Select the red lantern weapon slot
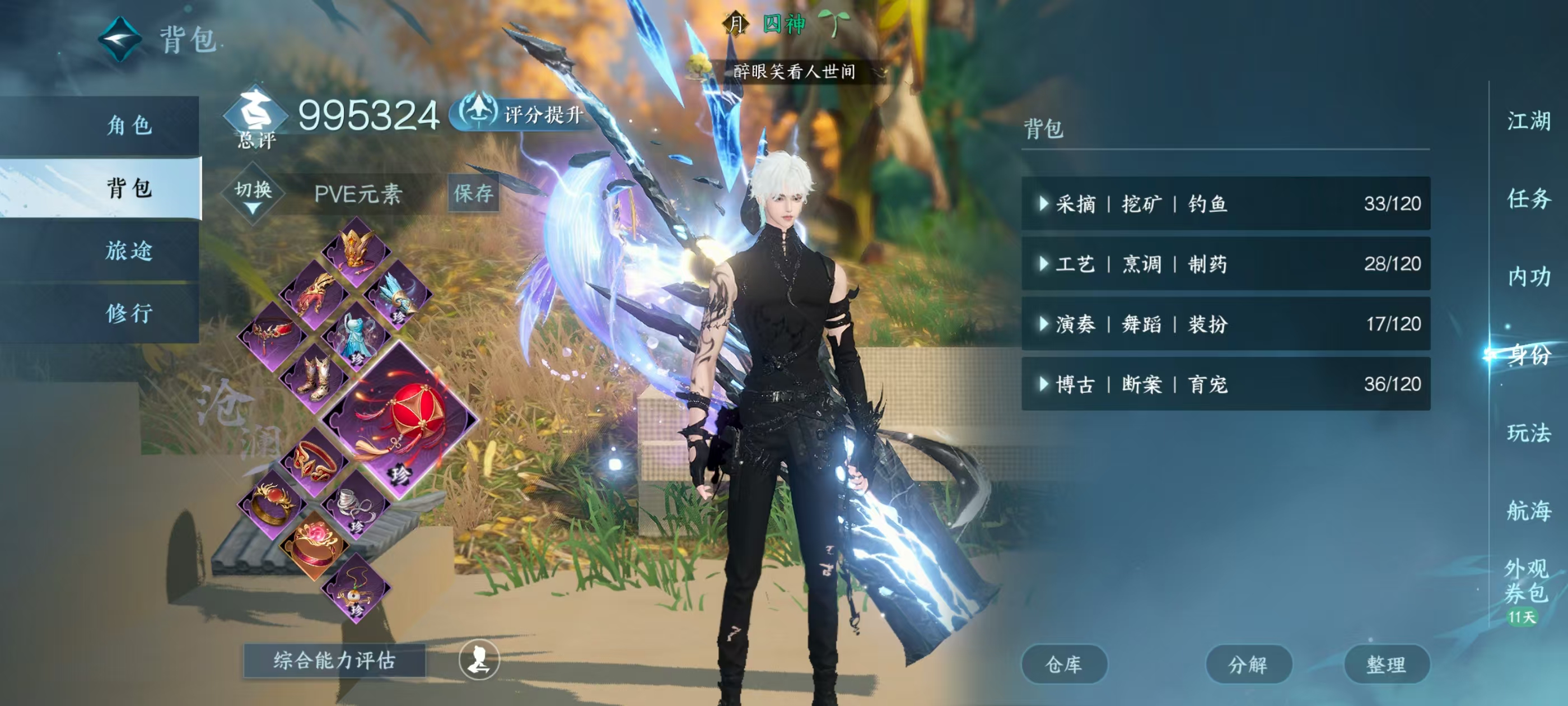Viewport: 1568px width, 706px height. point(400,420)
